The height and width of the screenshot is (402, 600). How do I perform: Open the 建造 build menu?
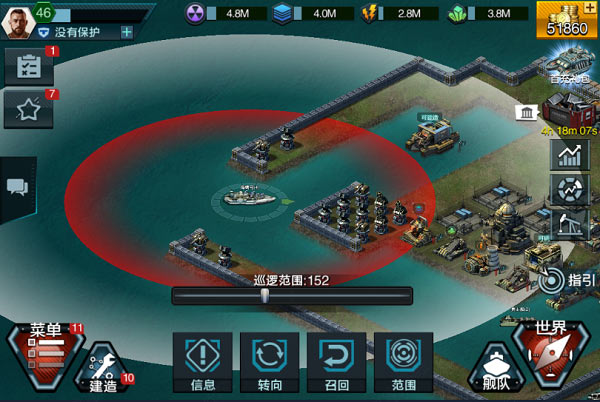(x=103, y=368)
